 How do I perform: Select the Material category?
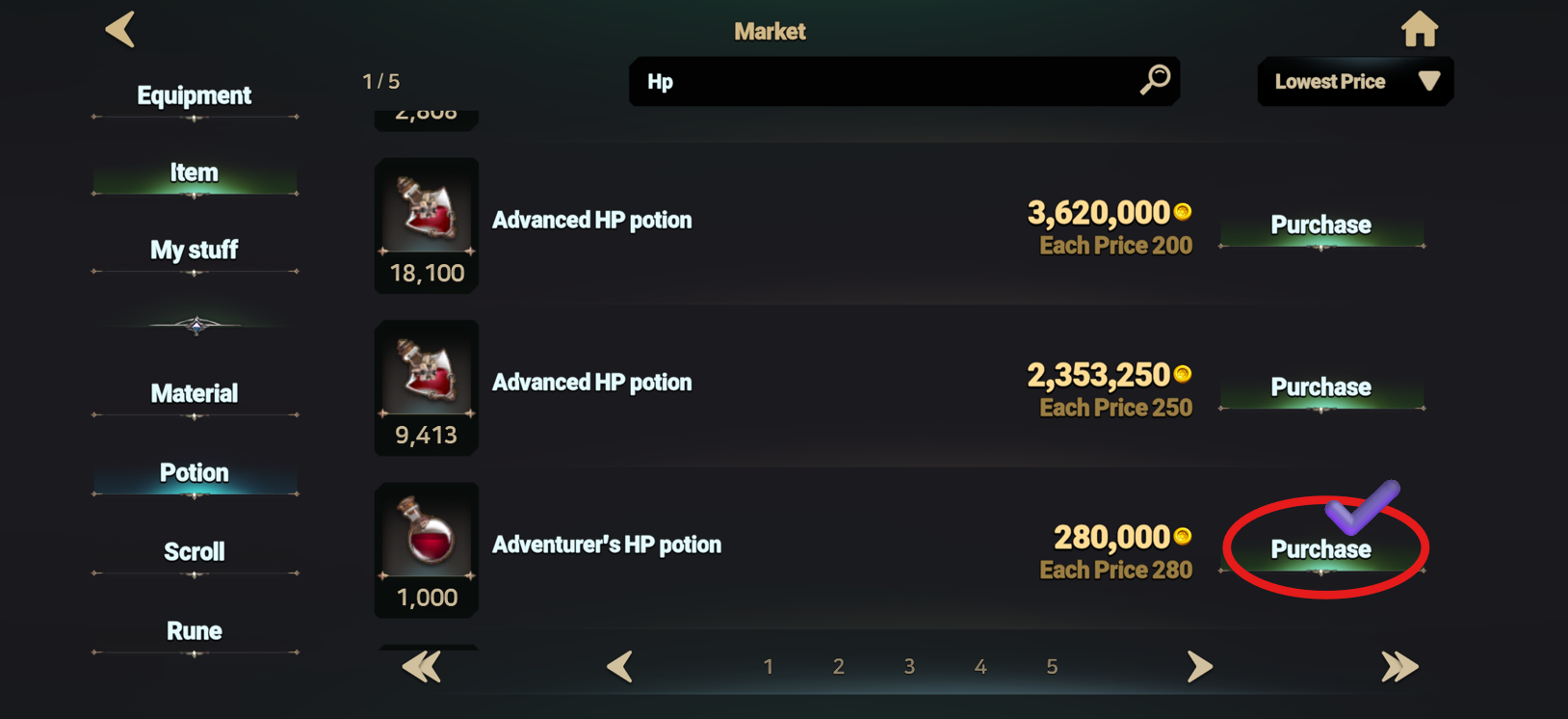(194, 393)
